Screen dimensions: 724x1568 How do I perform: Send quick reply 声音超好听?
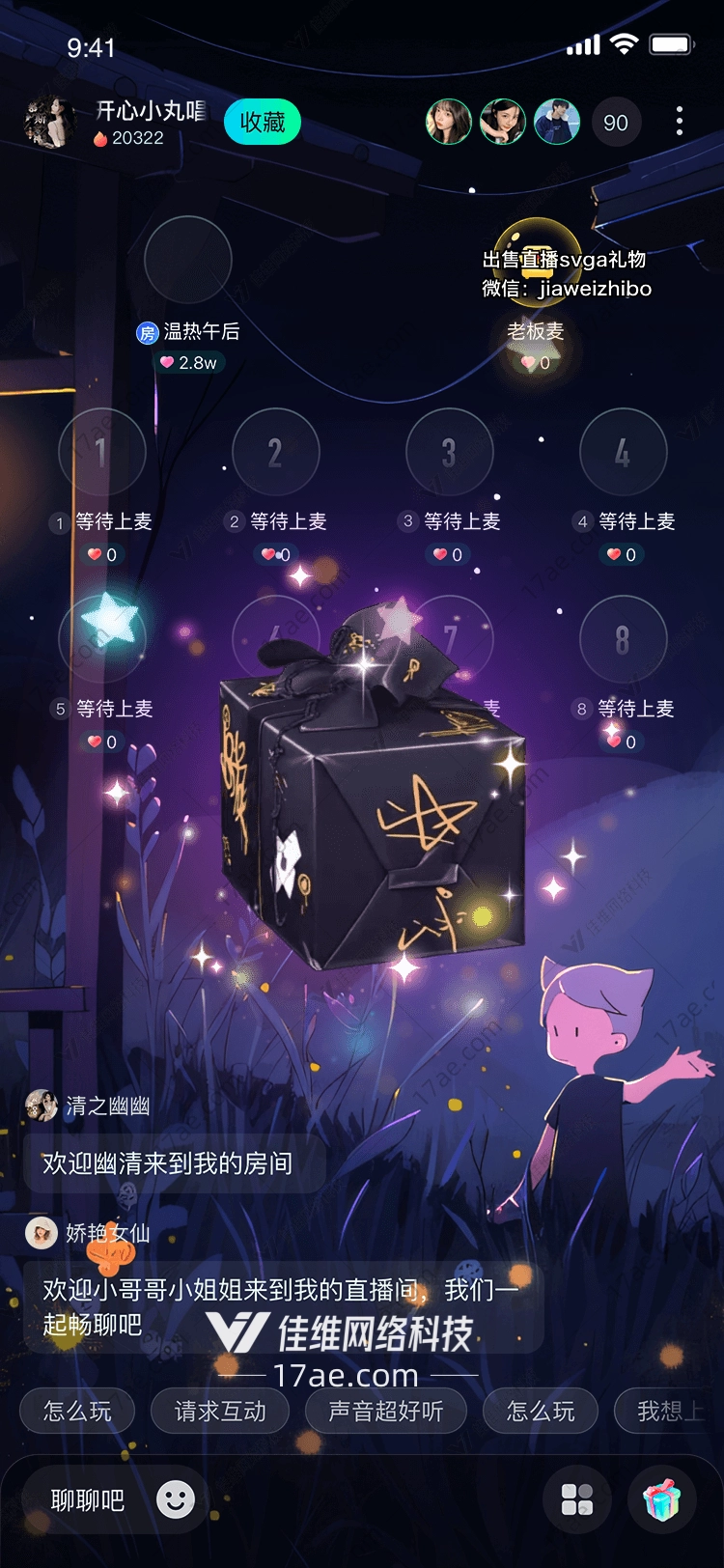pos(386,1412)
